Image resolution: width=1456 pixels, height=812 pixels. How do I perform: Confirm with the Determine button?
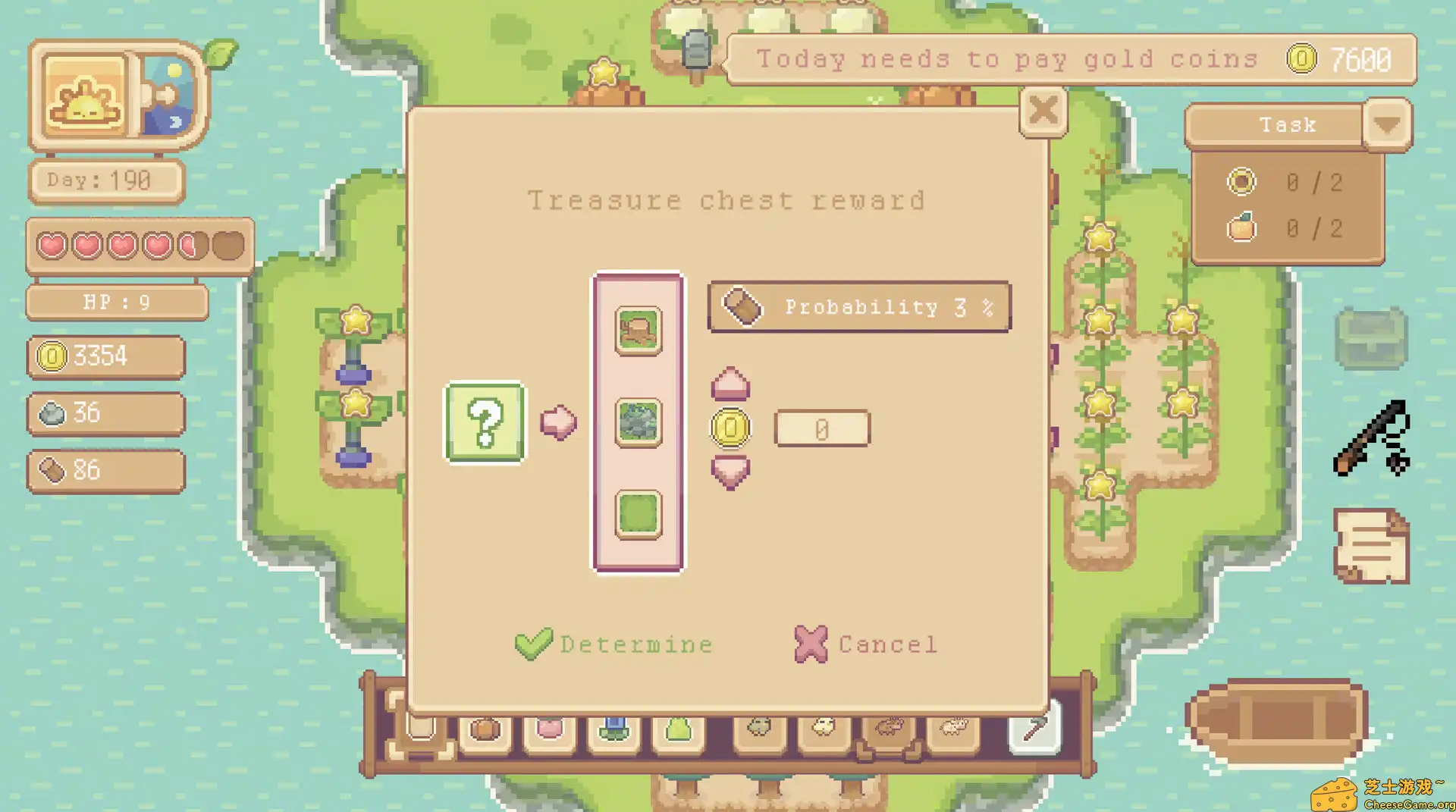click(x=614, y=644)
